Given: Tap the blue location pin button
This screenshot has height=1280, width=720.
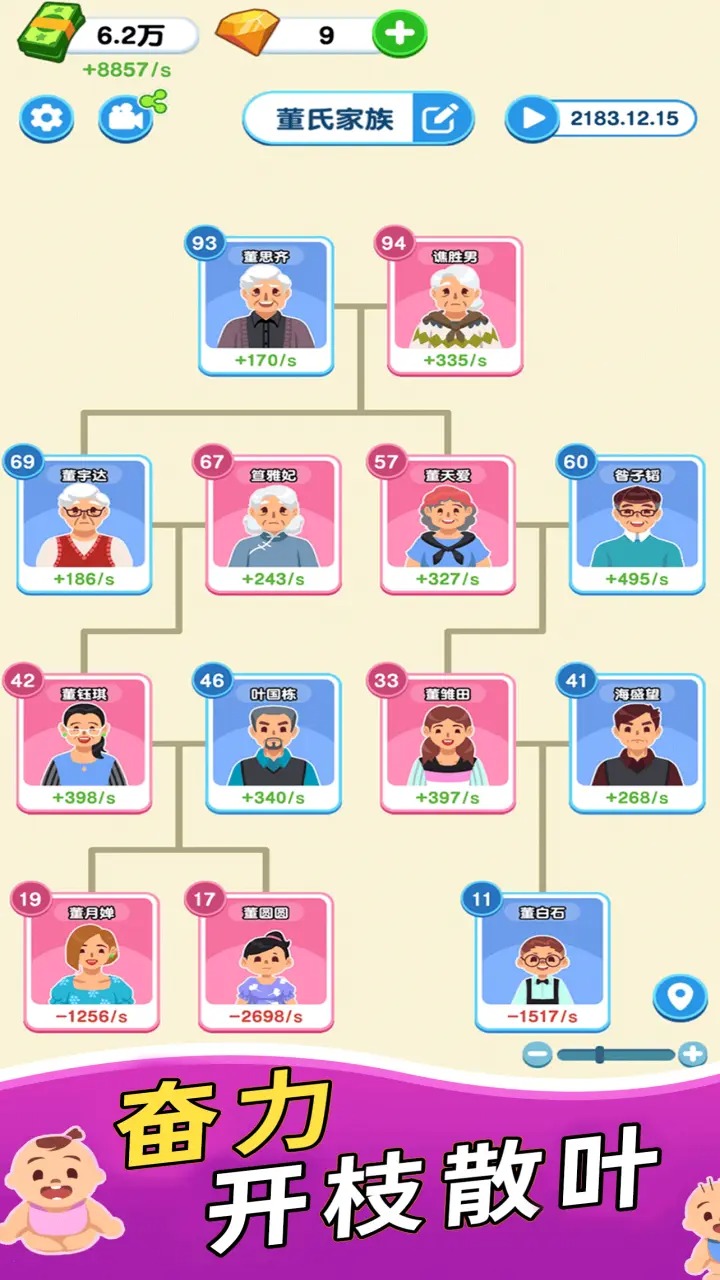Looking at the screenshot, I should point(680,997).
